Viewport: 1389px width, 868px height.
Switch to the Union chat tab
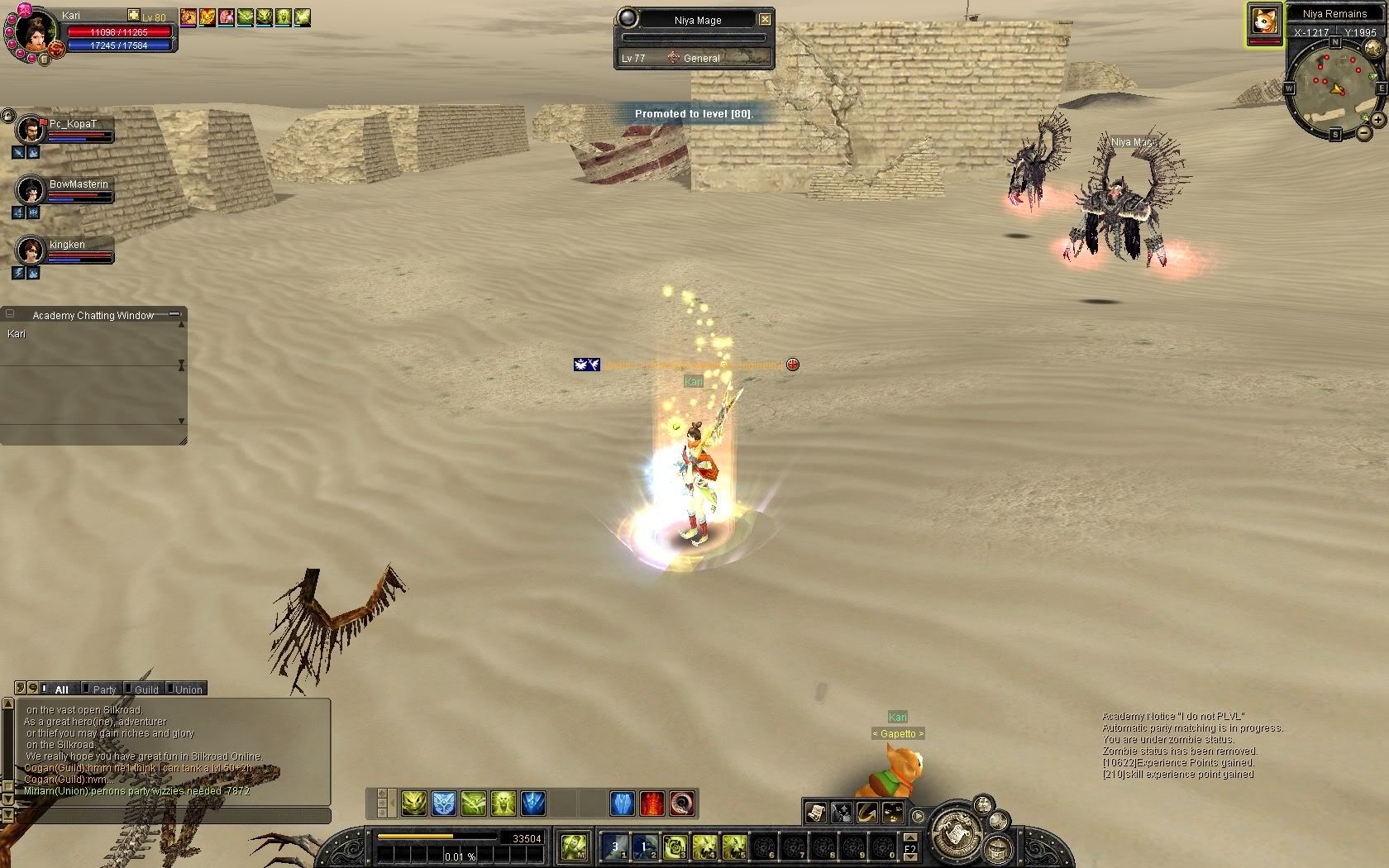189,689
